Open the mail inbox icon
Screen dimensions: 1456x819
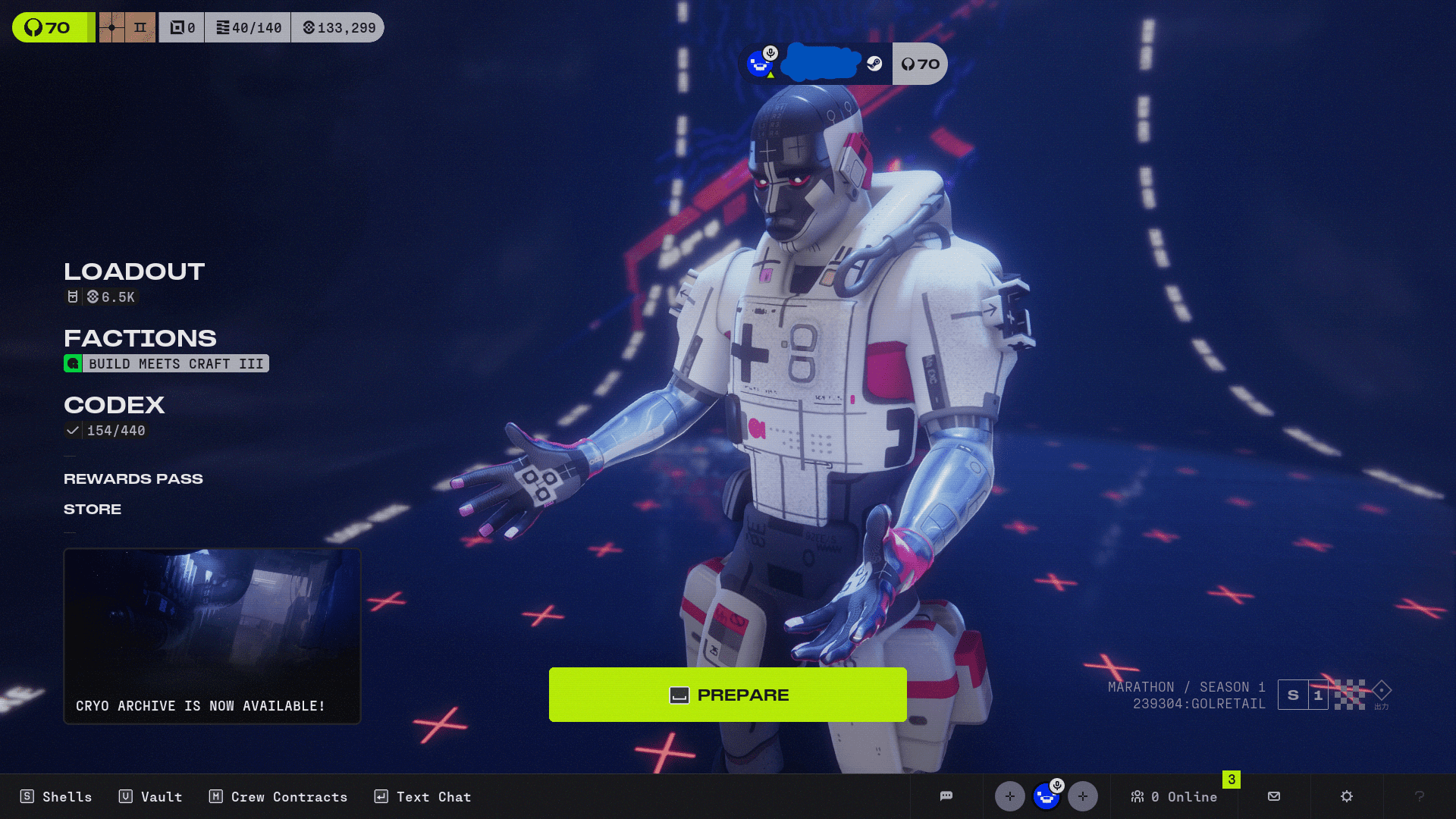[x=1273, y=796]
